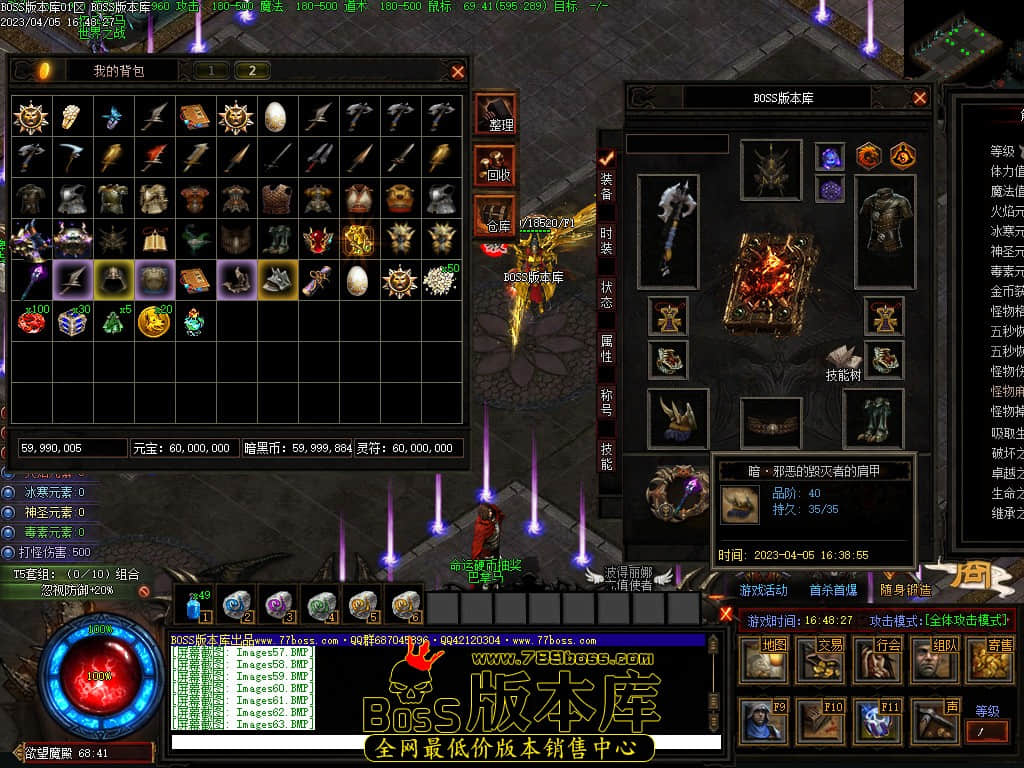The width and height of the screenshot is (1024, 768).
Task: Use the blue potion in hotbar slot 1
Action: click(x=195, y=606)
